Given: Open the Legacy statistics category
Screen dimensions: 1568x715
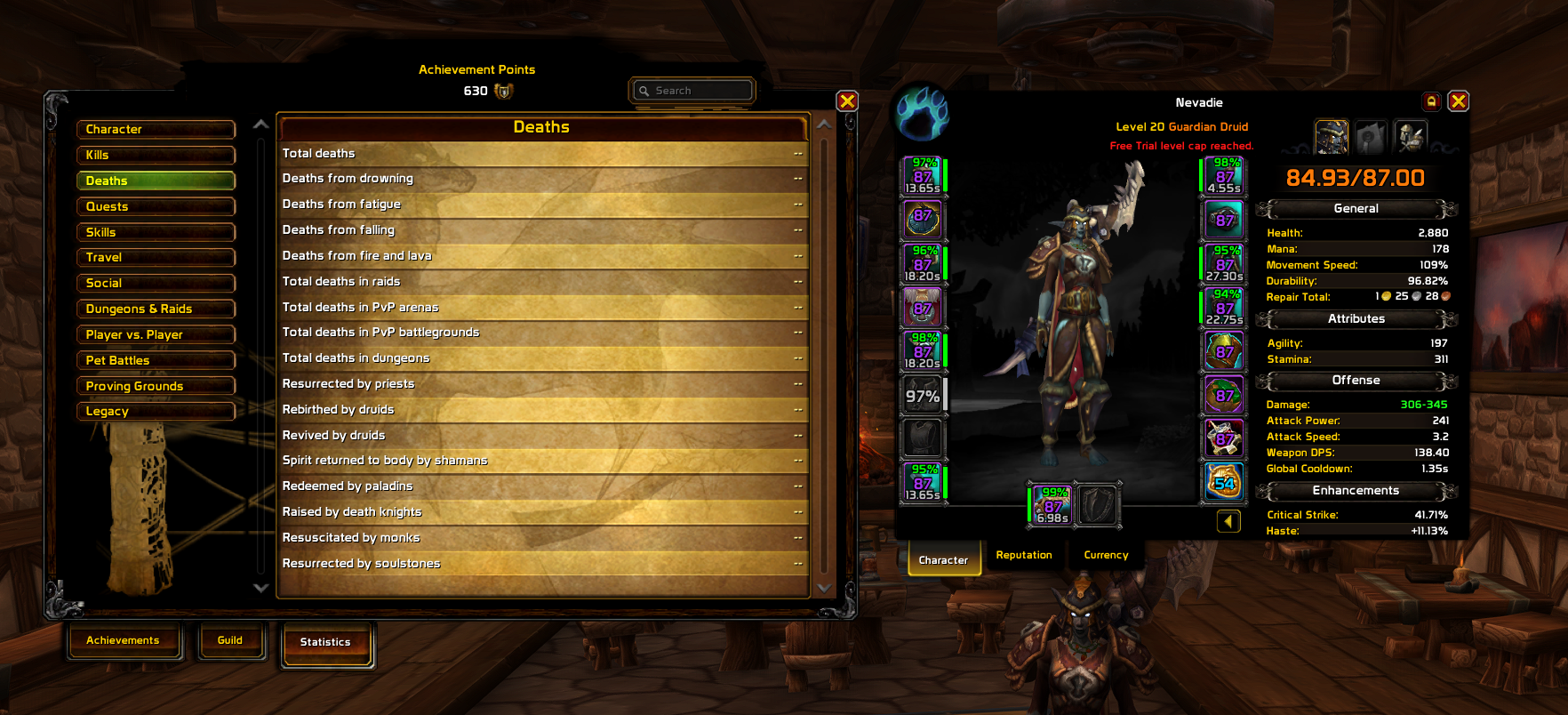Looking at the screenshot, I should [x=156, y=412].
